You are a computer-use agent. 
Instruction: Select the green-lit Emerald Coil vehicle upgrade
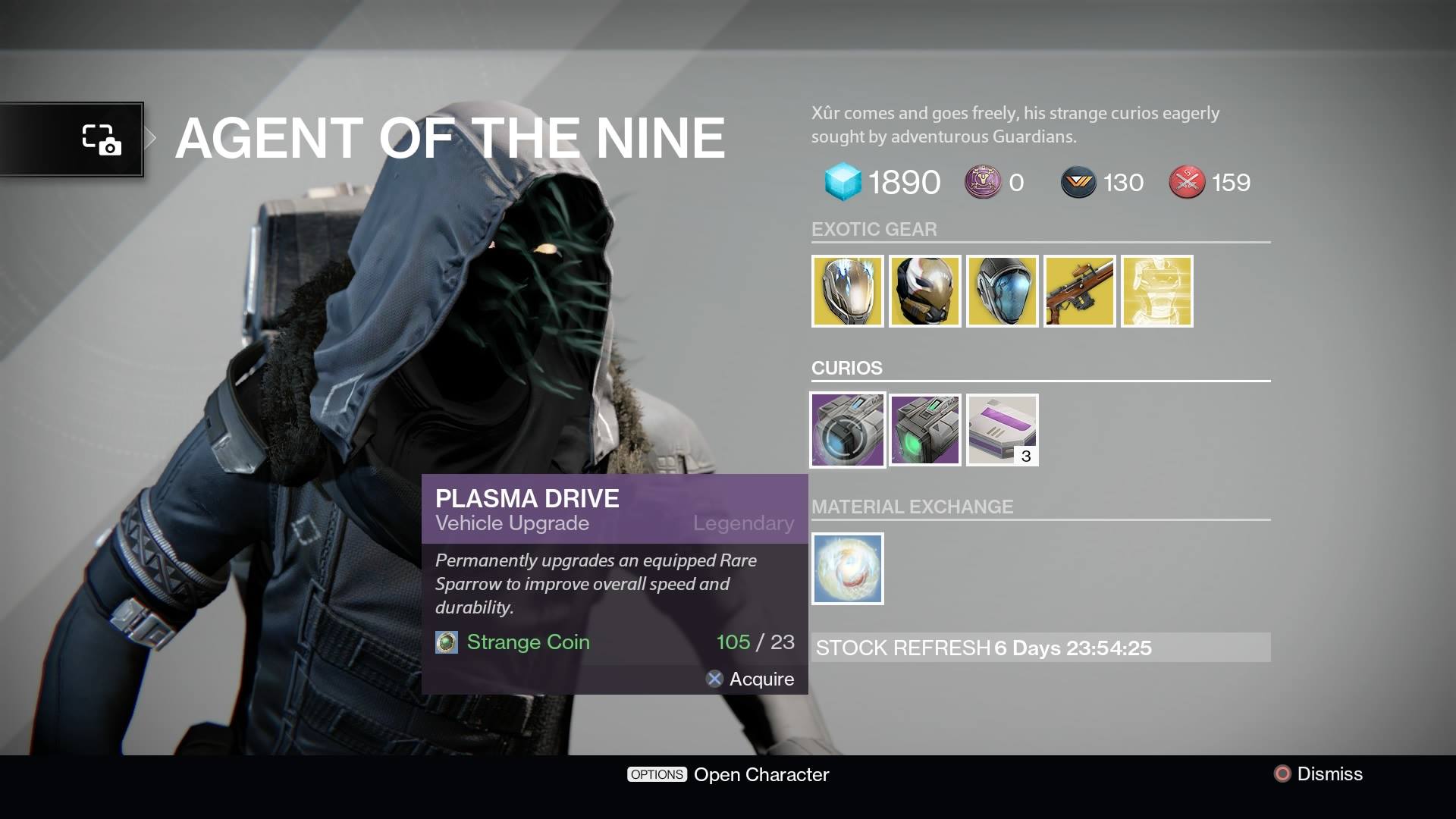click(x=924, y=430)
